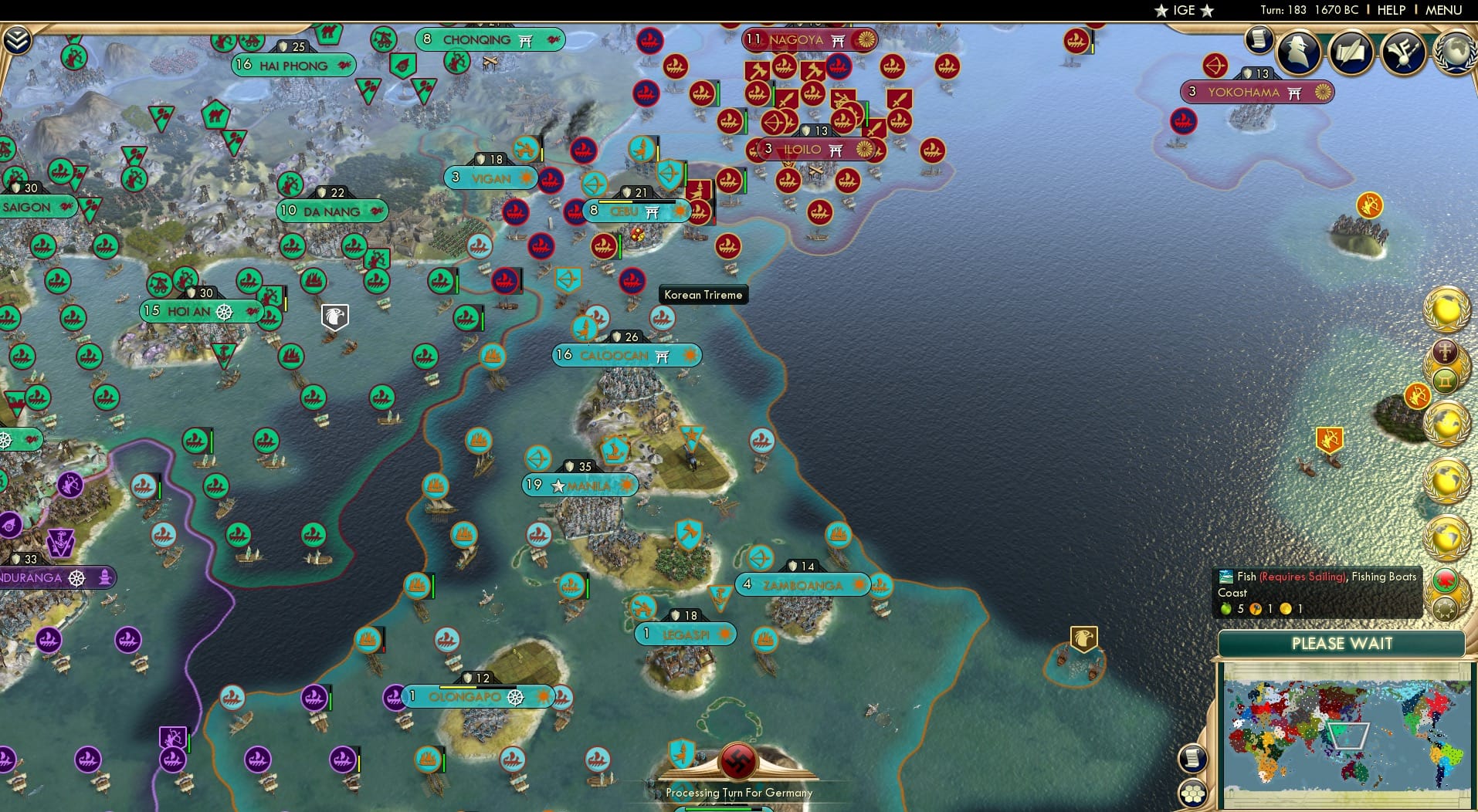Toggle the hex grid button next to minimap
The height and width of the screenshot is (812, 1478).
point(1194,791)
